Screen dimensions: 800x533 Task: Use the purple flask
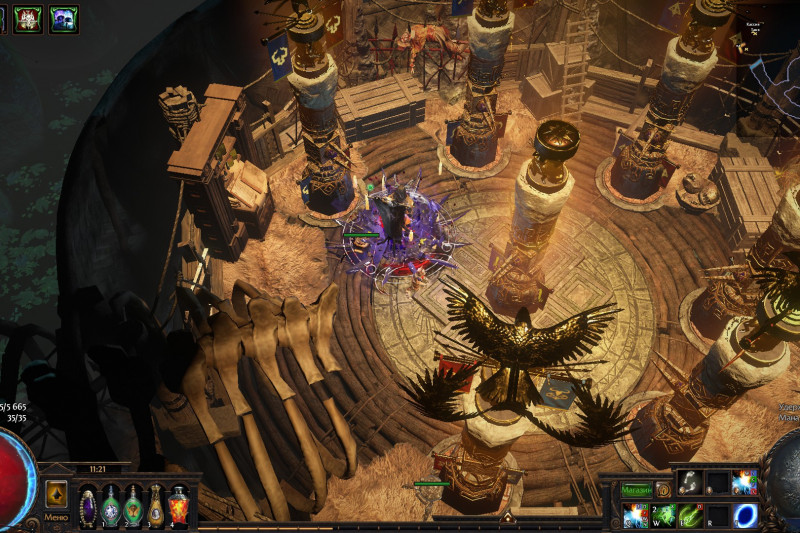(x=88, y=504)
